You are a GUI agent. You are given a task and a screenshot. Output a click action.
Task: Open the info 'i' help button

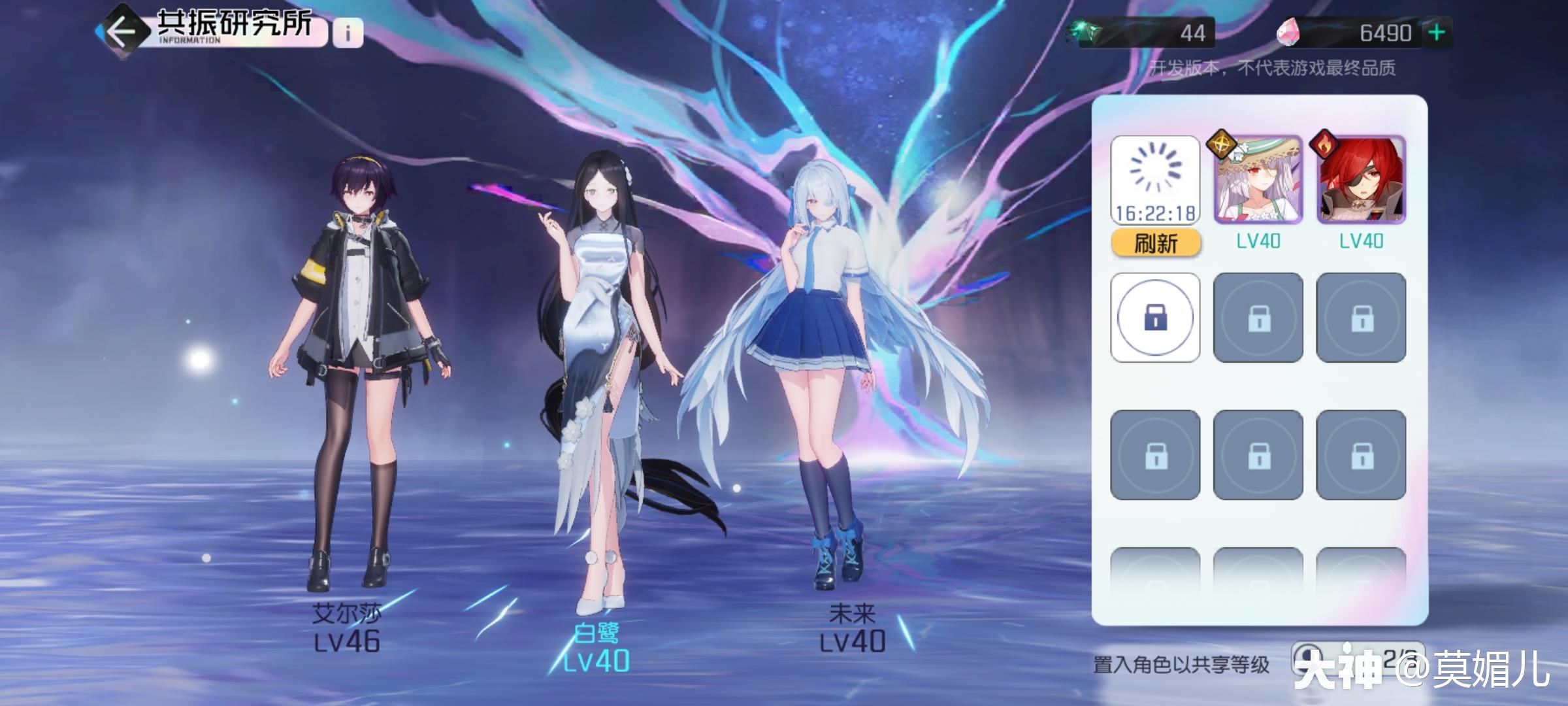(348, 33)
